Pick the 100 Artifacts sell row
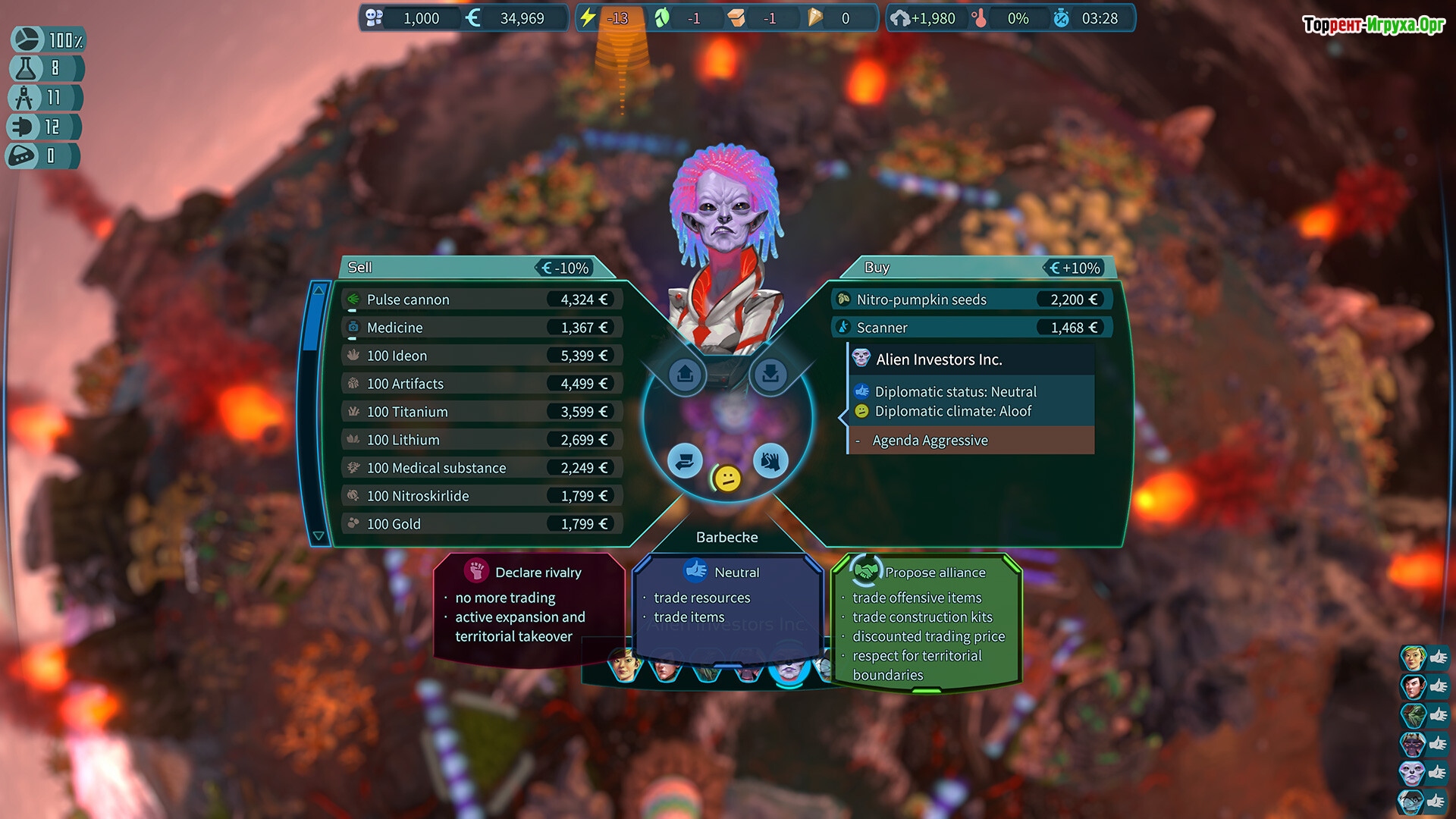This screenshot has width=1456, height=819. pyautogui.click(x=482, y=384)
